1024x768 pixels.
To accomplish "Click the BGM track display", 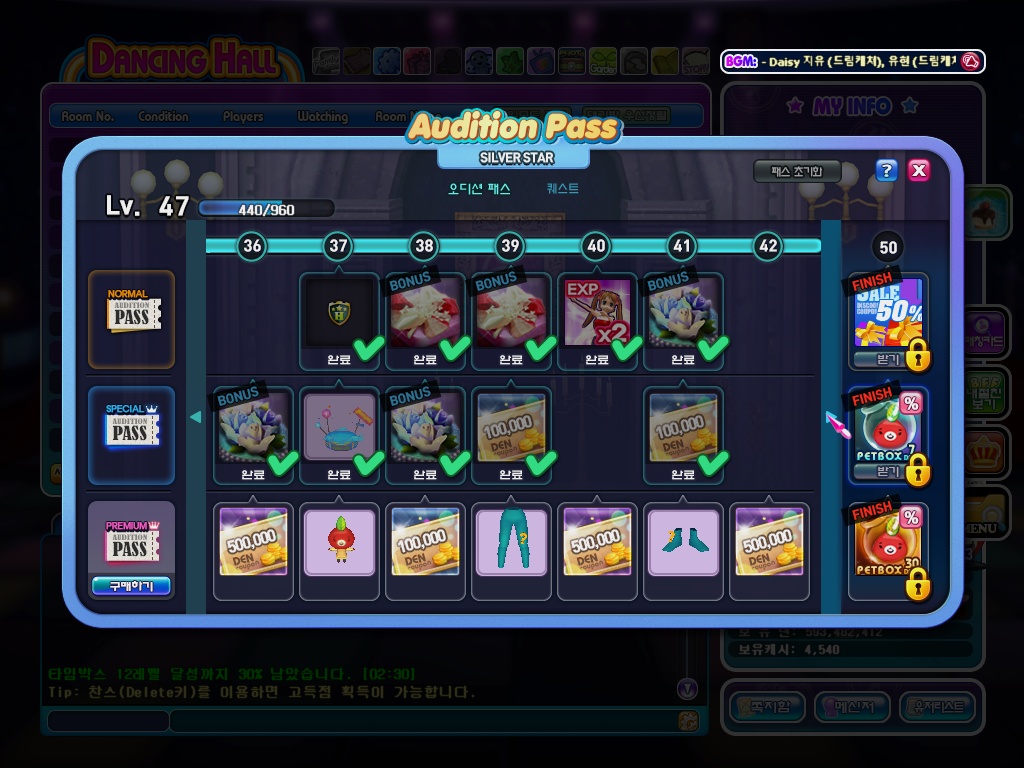I will tap(853, 61).
